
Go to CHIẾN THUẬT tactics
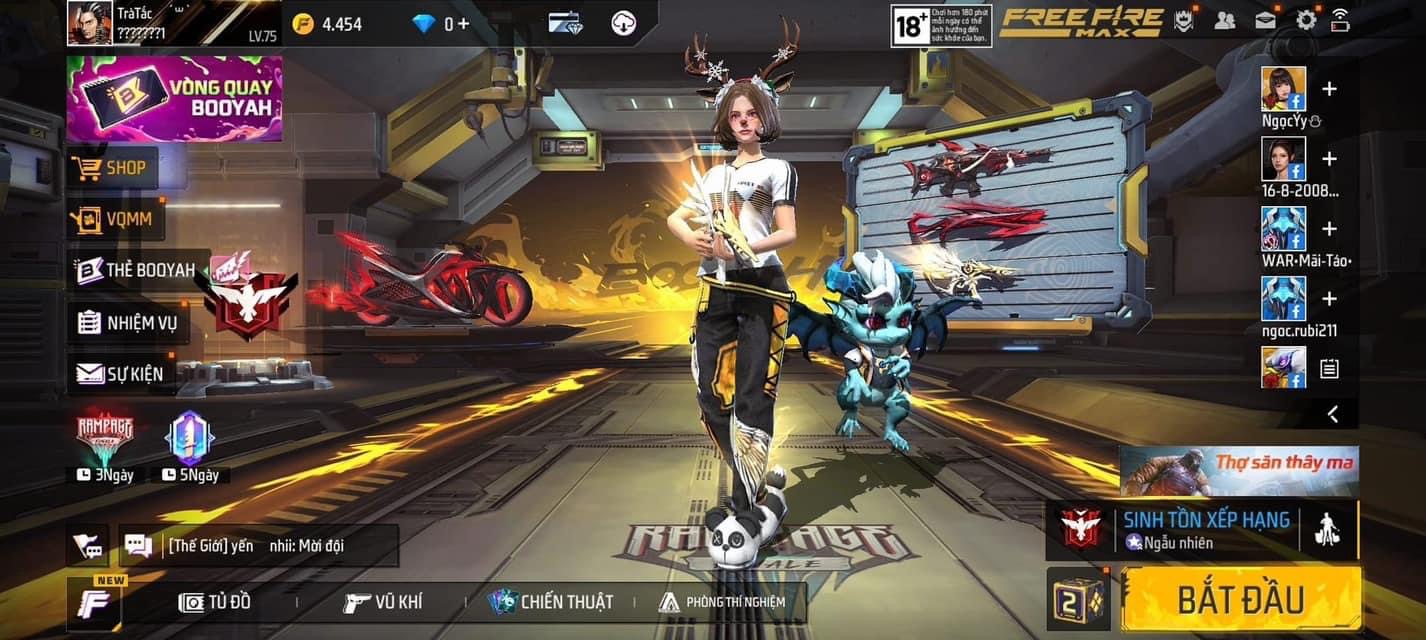550,602
